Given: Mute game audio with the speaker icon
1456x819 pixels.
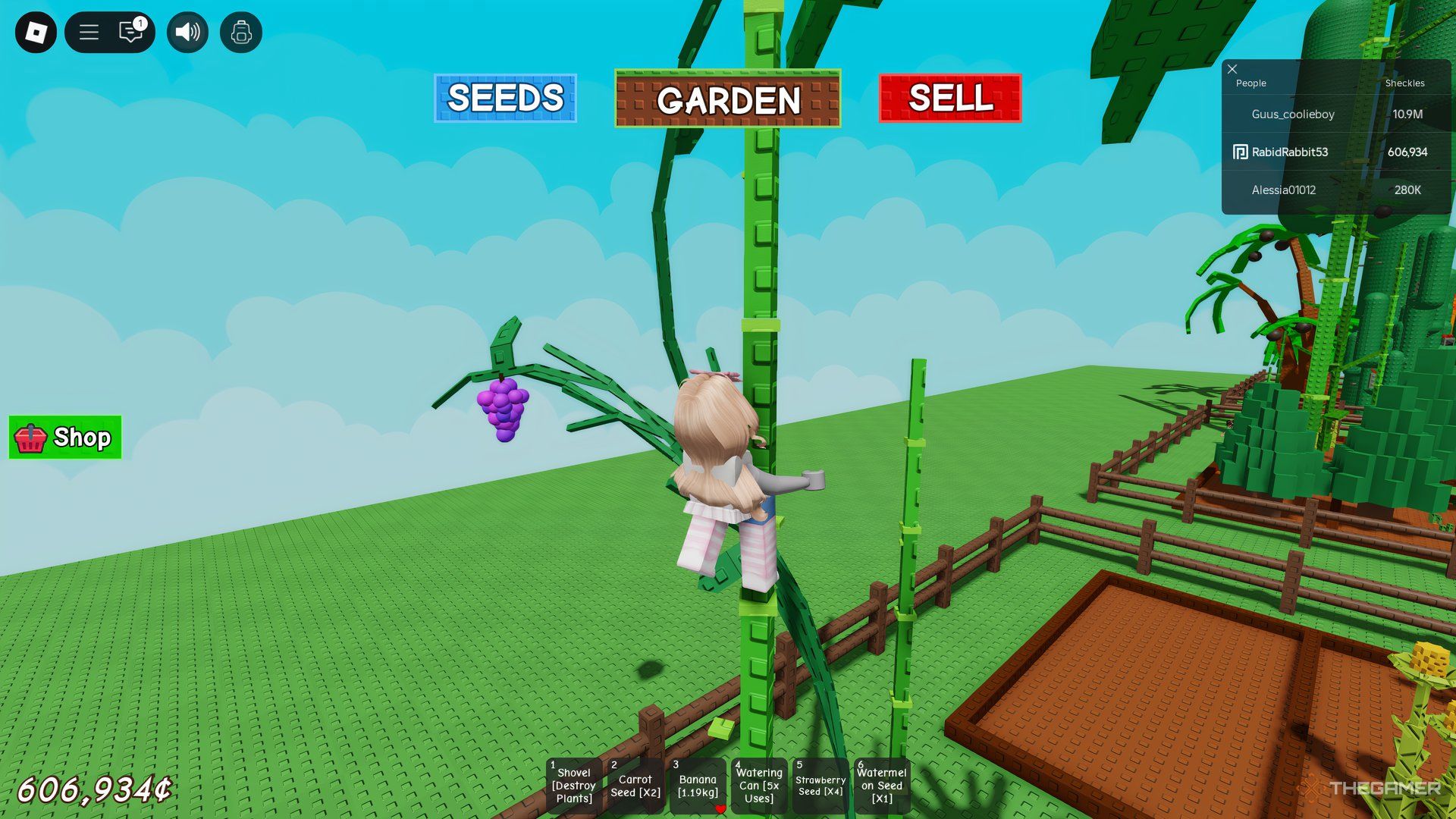Looking at the screenshot, I should pyautogui.click(x=187, y=33).
